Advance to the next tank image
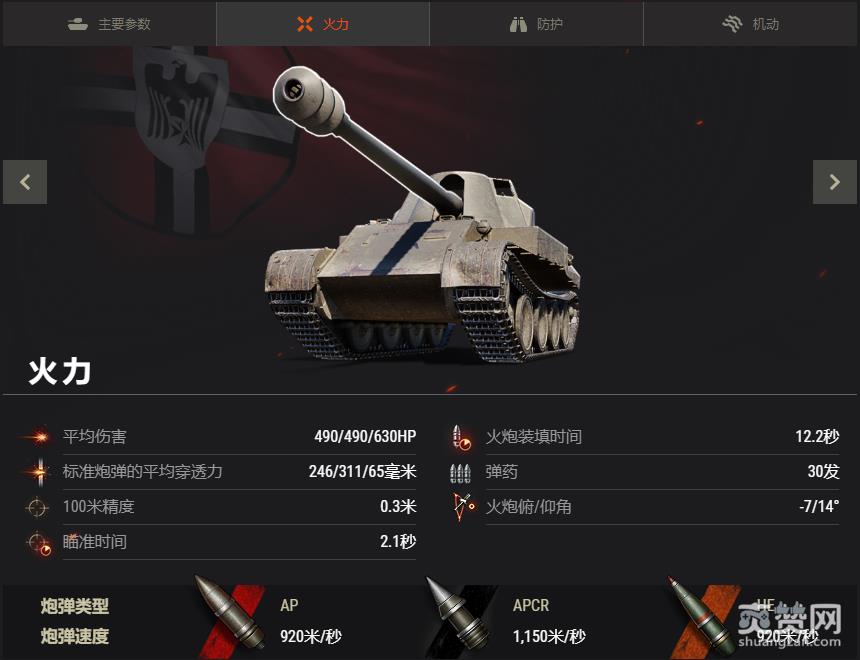 [x=834, y=182]
